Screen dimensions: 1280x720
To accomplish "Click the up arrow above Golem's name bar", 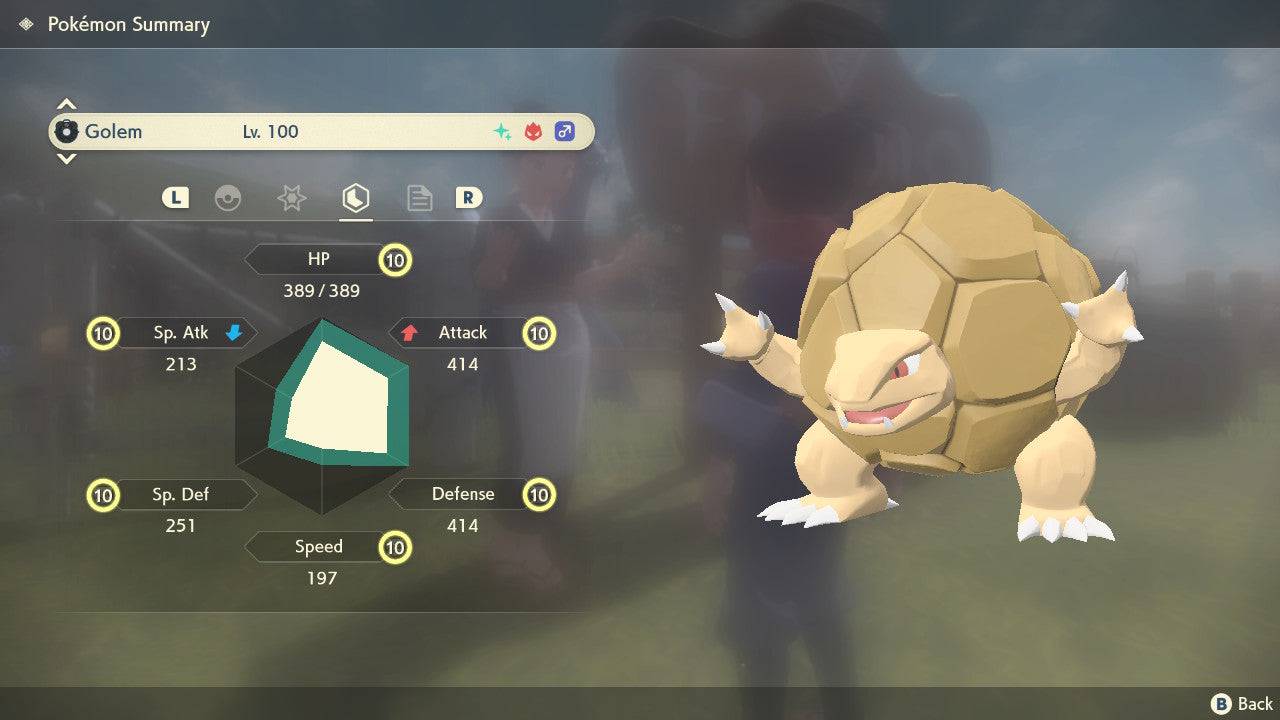I will point(66,102).
